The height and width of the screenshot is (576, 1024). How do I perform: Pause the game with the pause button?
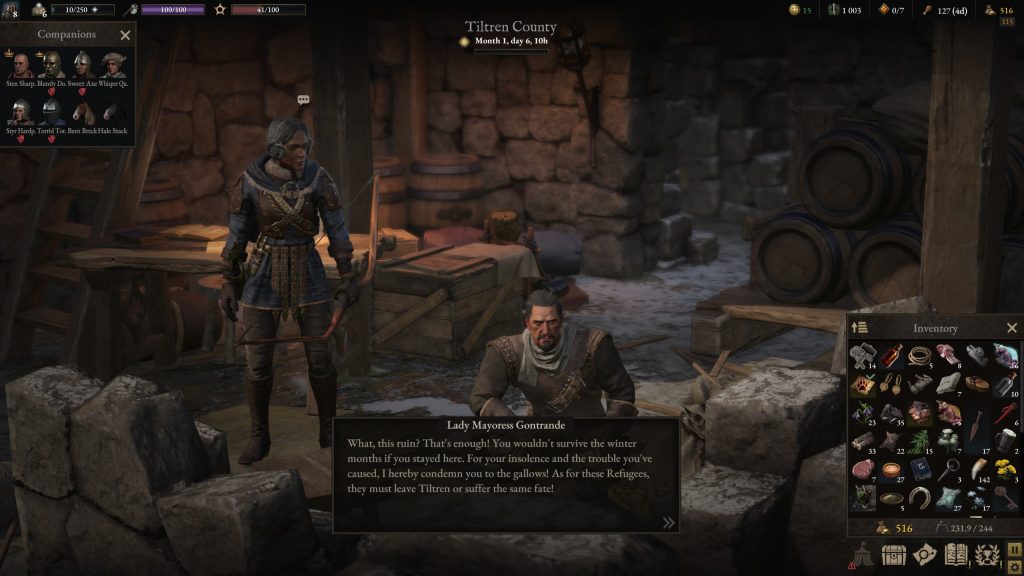click(1014, 548)
